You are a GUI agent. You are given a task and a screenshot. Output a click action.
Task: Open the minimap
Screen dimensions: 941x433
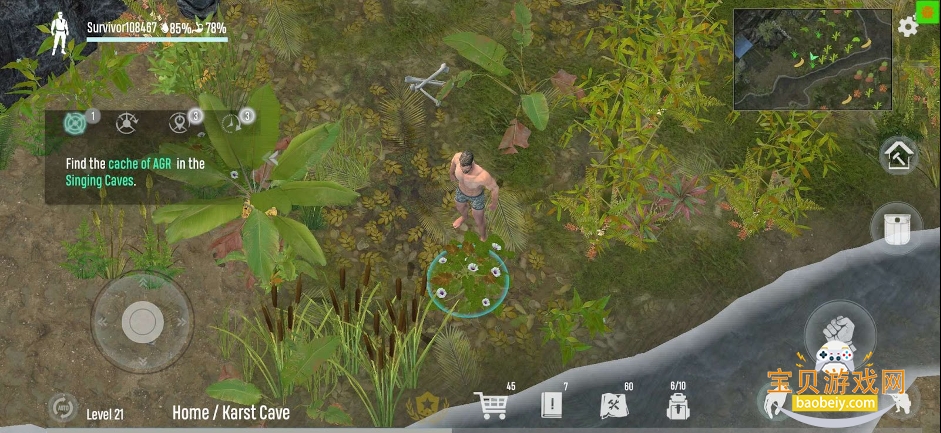coord(813,60)
